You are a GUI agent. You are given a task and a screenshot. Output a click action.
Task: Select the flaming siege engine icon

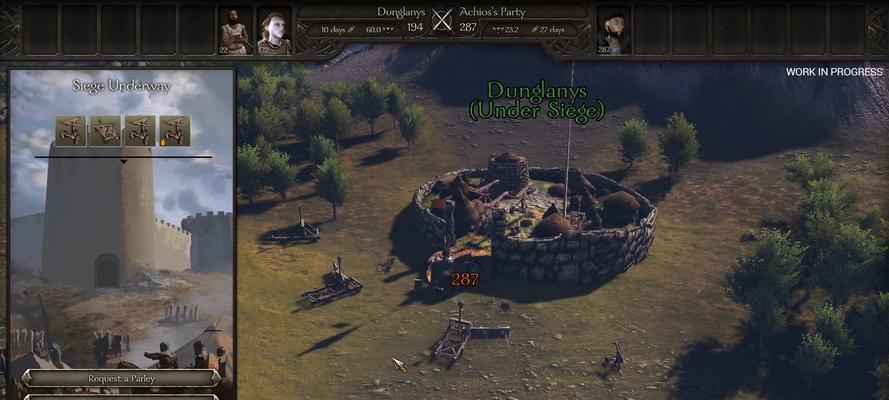(x=174, y=131)
